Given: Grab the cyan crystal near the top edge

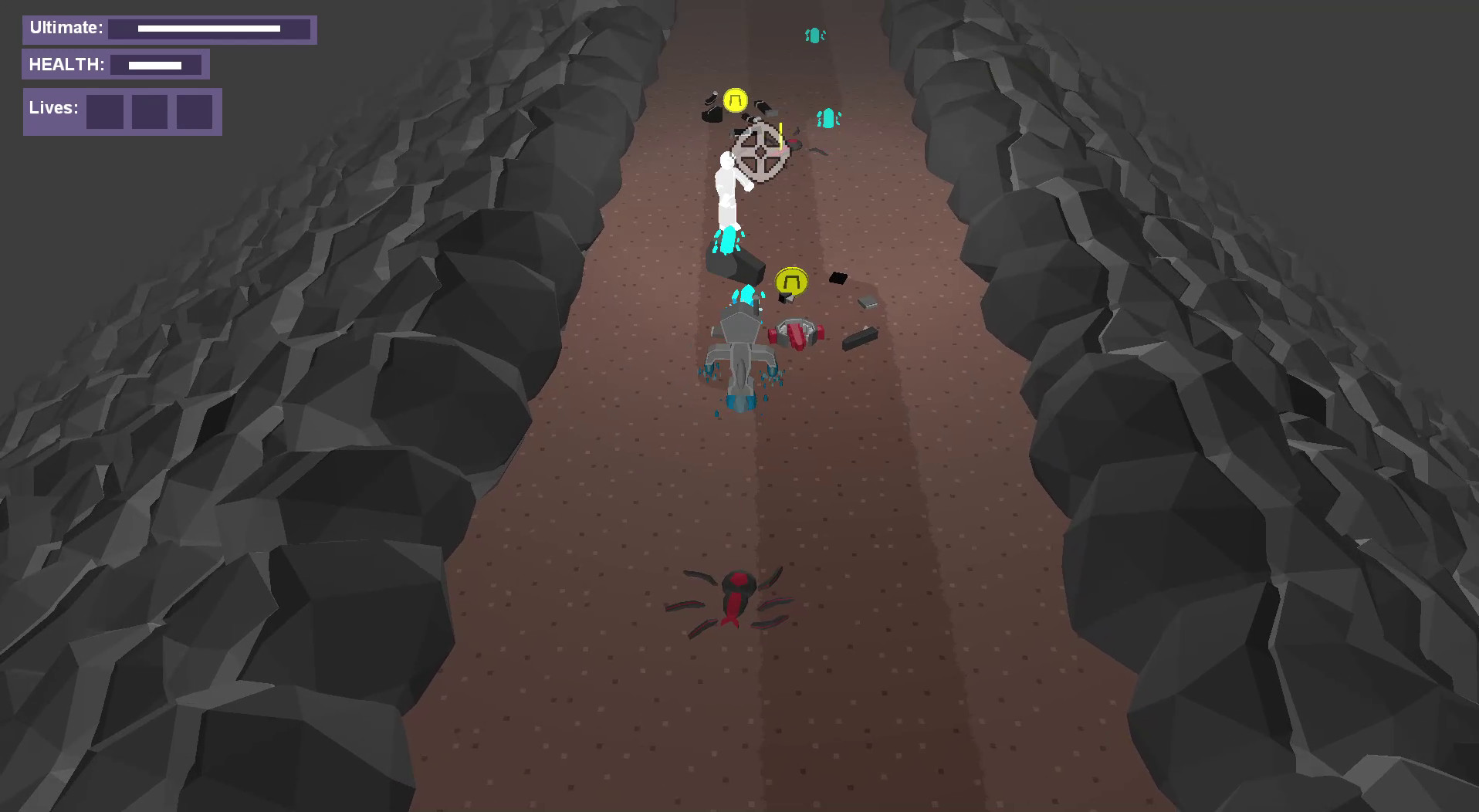Looking at the screenshot, I should [813, 34].
